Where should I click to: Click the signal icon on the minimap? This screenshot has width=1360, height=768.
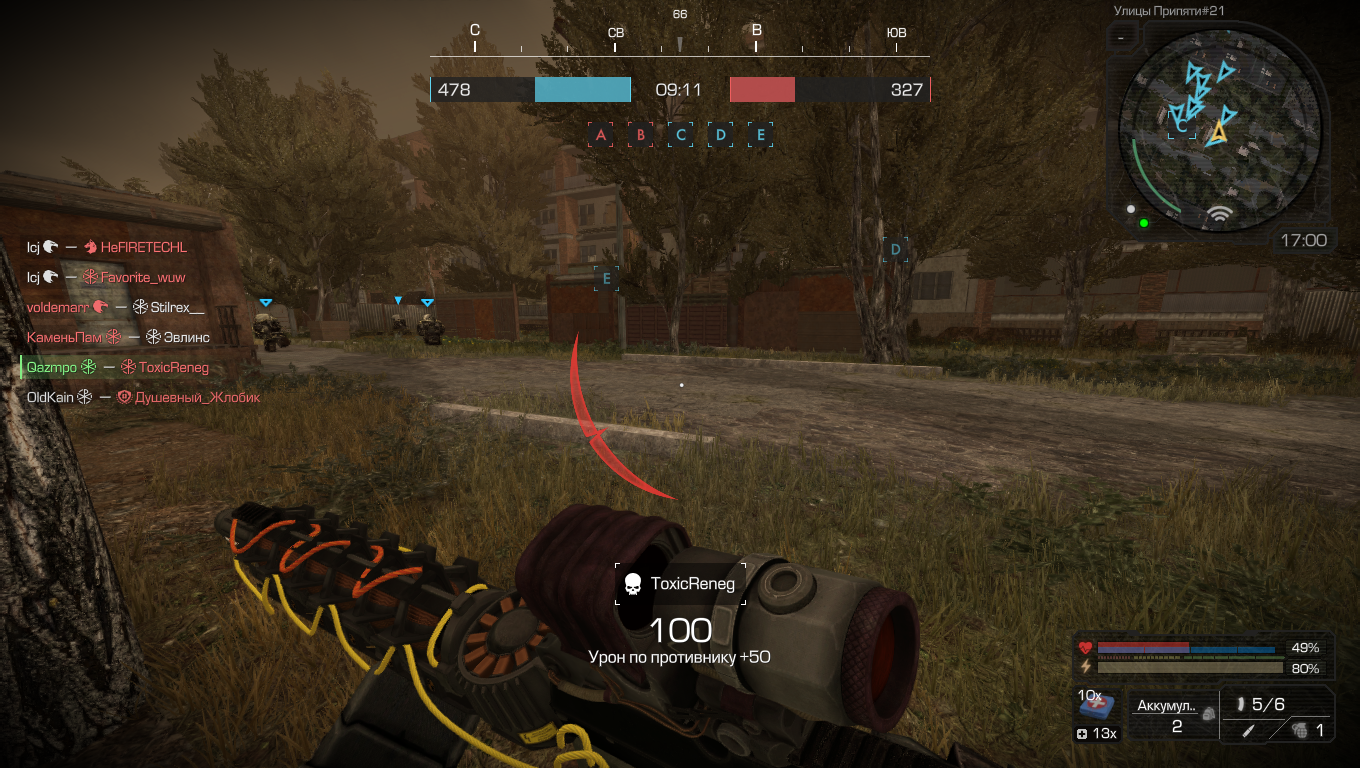(1218, 214)
